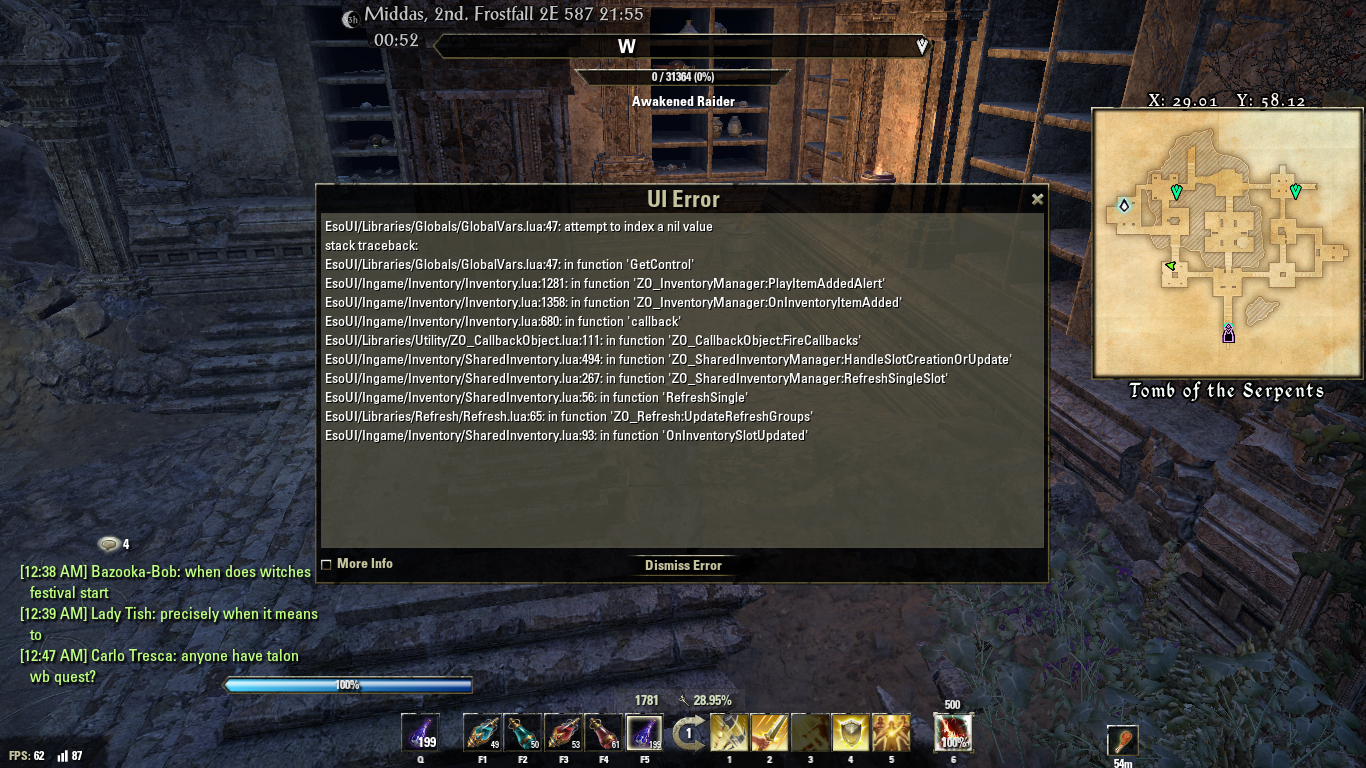The width and height of the screenshot is (1366, 768).
Task: Select the purple potion in quickslot Q
Action: click(420, 734)
